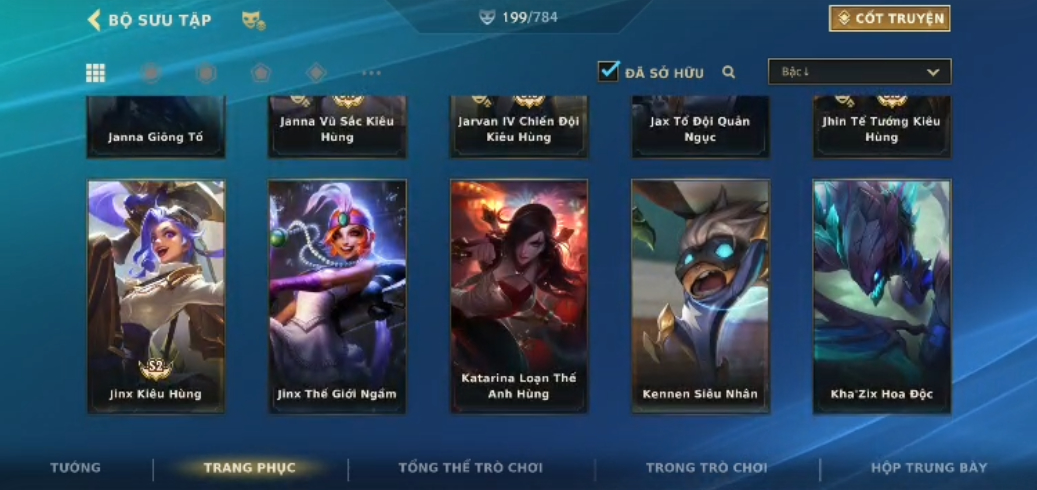Open the Trong Trò Chơi tab
The width and height of the screenshot is (1037, 490).
click(706, 468)
